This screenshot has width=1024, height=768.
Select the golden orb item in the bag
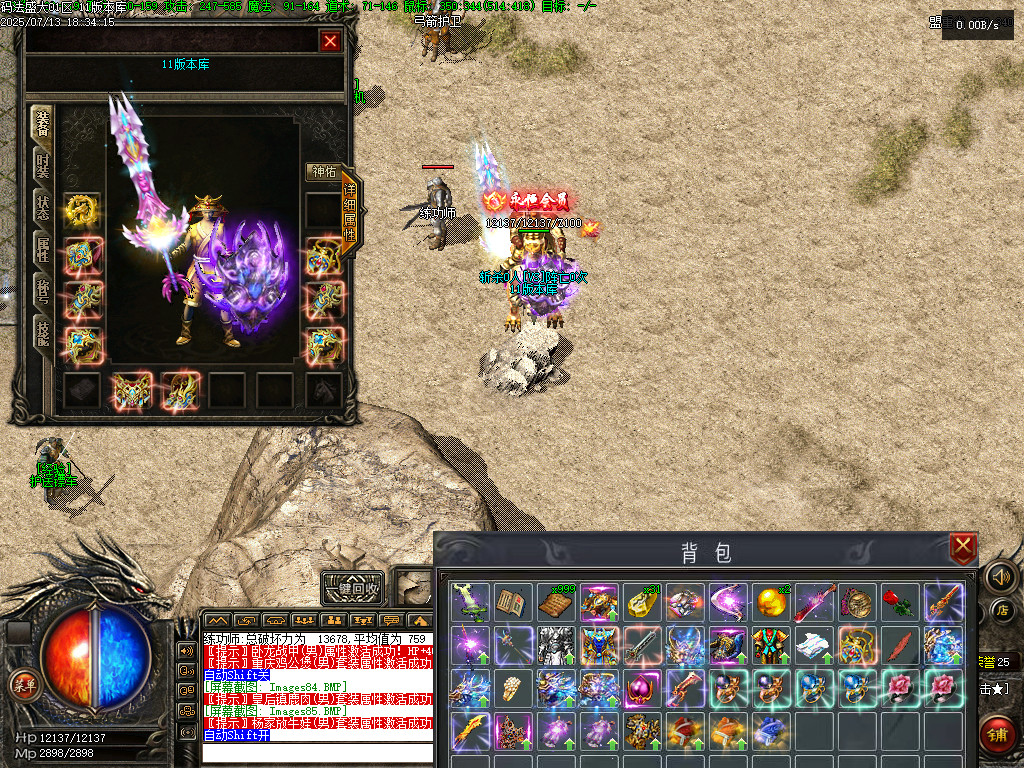770,602
